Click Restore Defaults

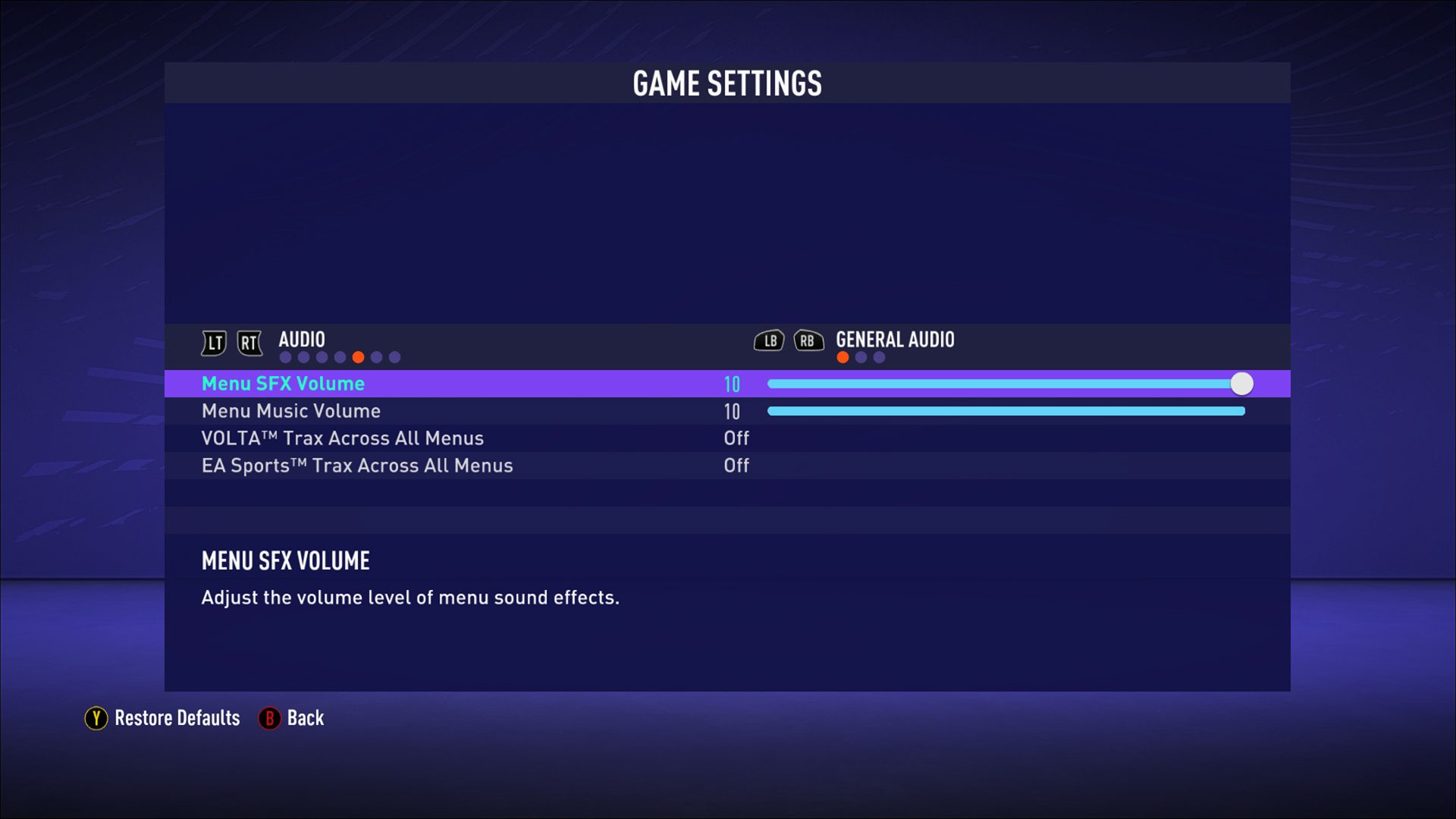click(175, 717)
